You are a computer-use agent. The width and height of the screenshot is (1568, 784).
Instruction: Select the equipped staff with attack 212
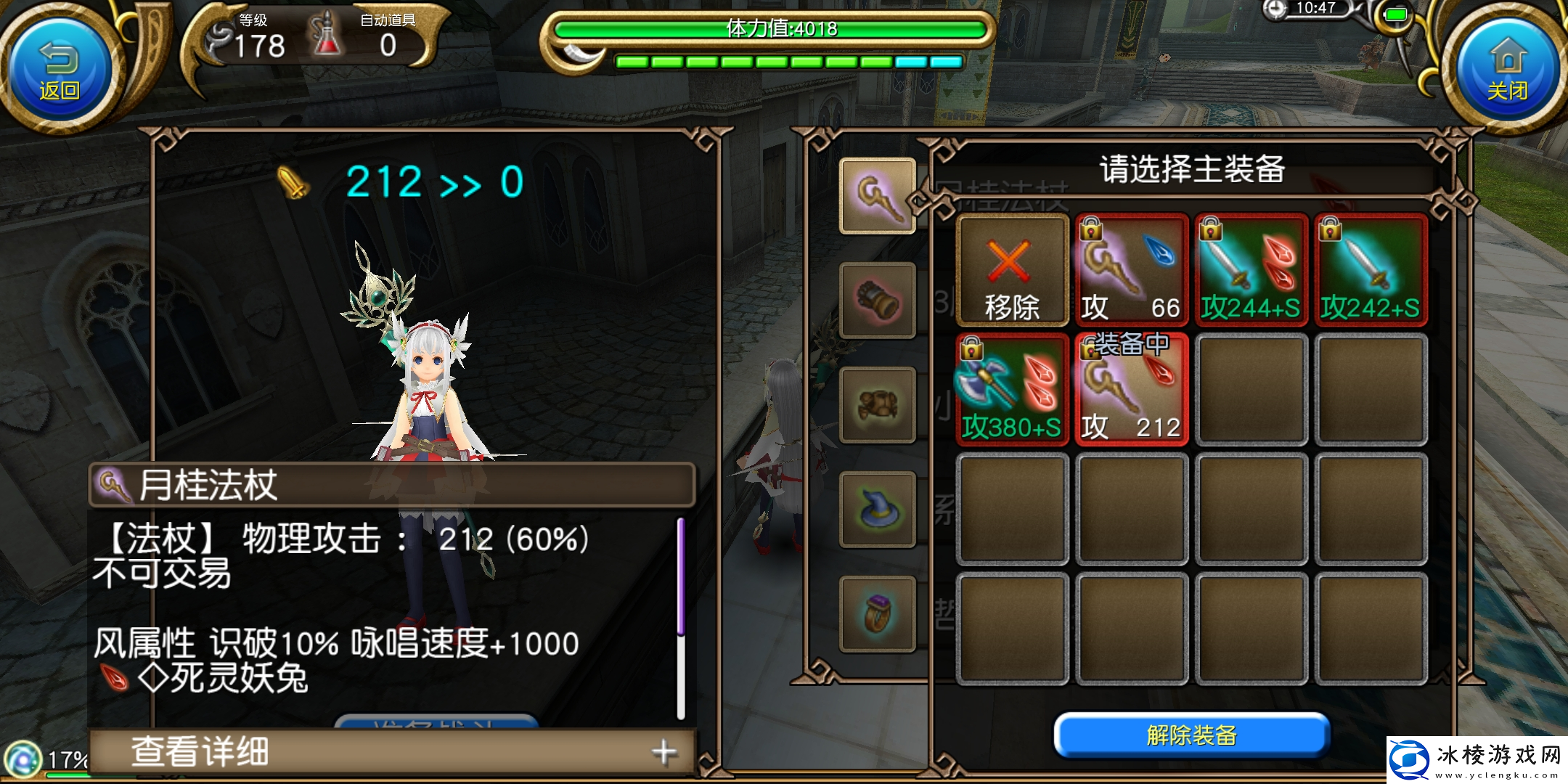pos(1131,390)
